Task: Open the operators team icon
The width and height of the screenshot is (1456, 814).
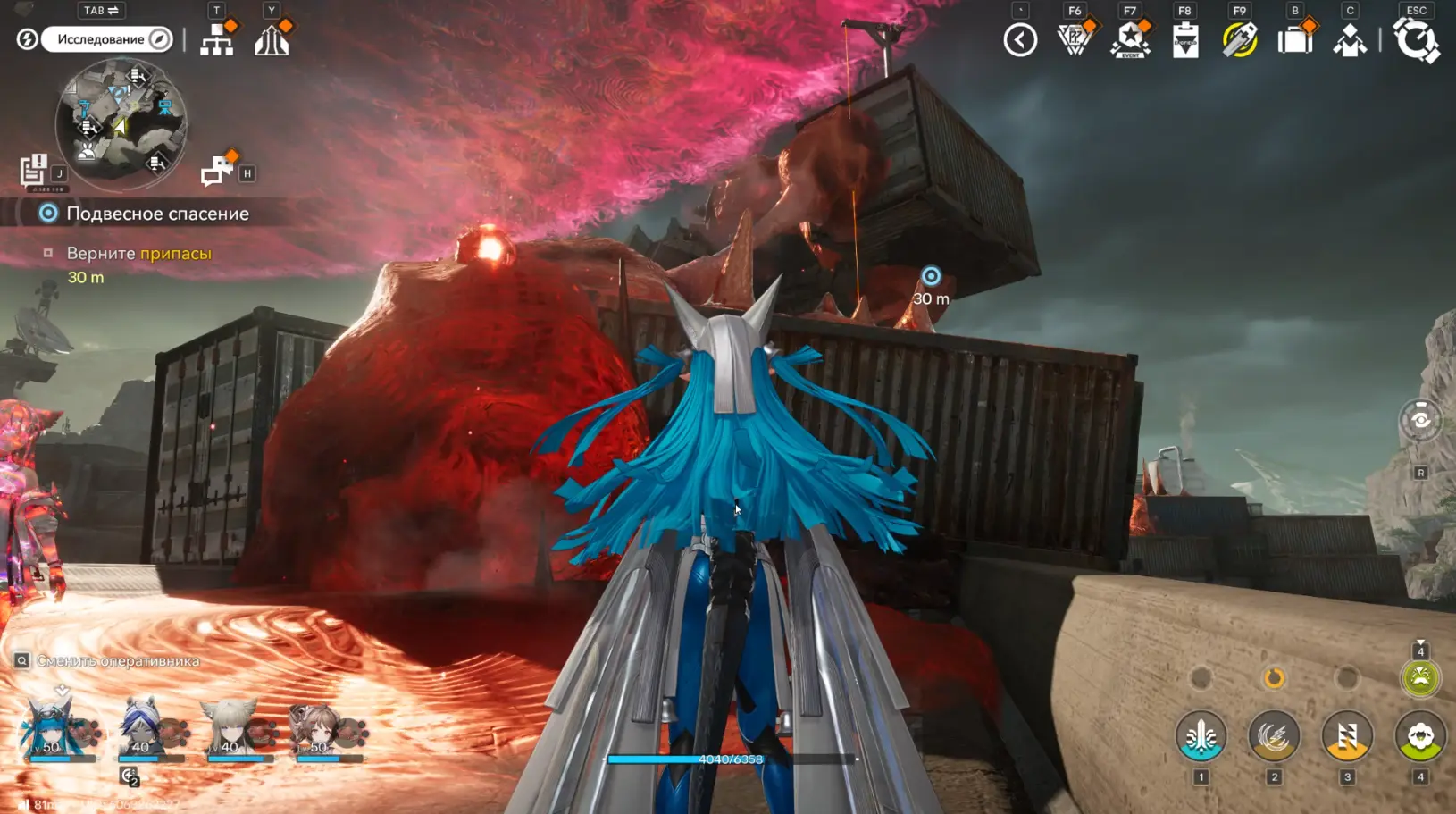Action: [1349, 40]
